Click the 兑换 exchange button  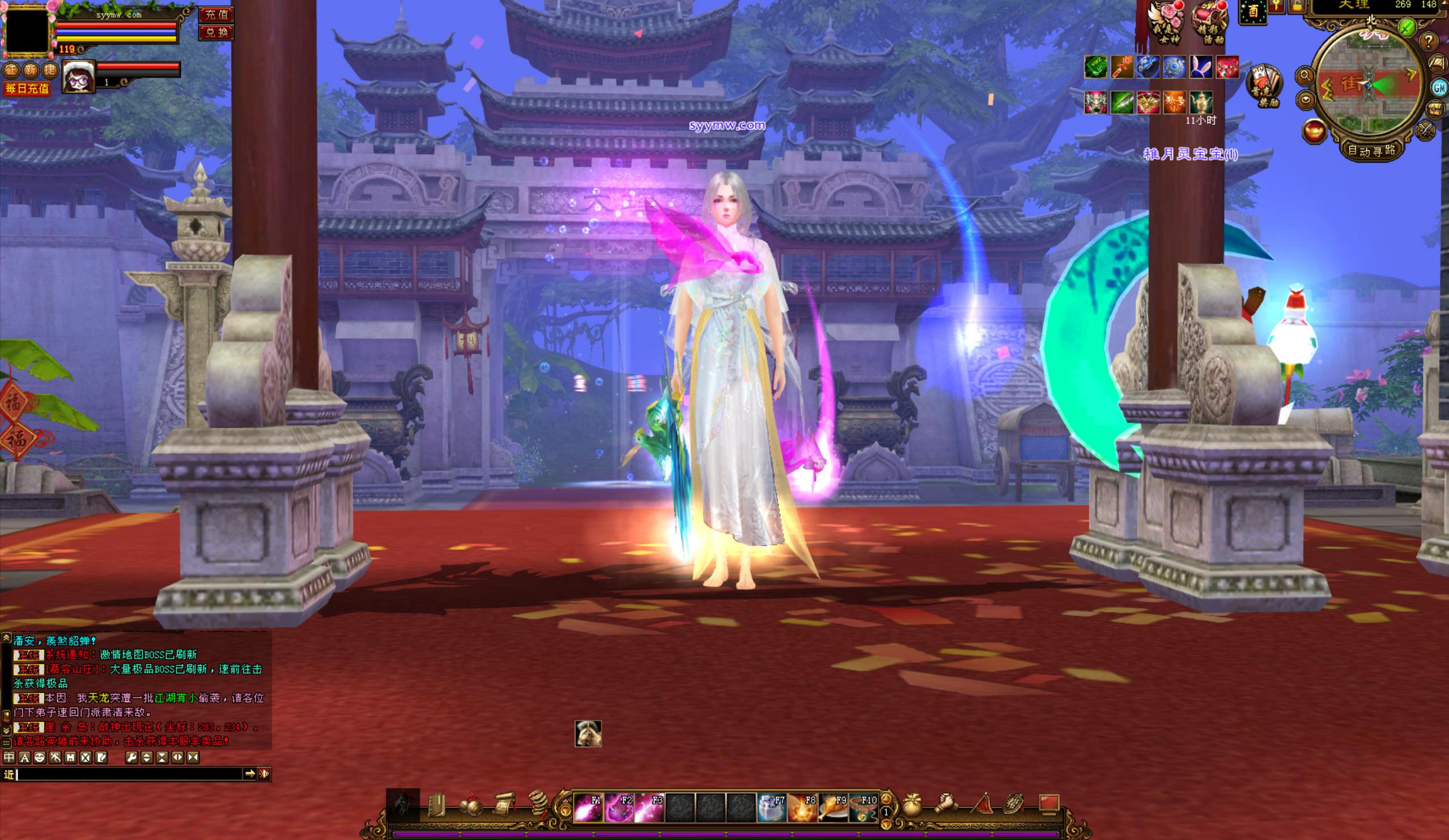coord(217,32)
